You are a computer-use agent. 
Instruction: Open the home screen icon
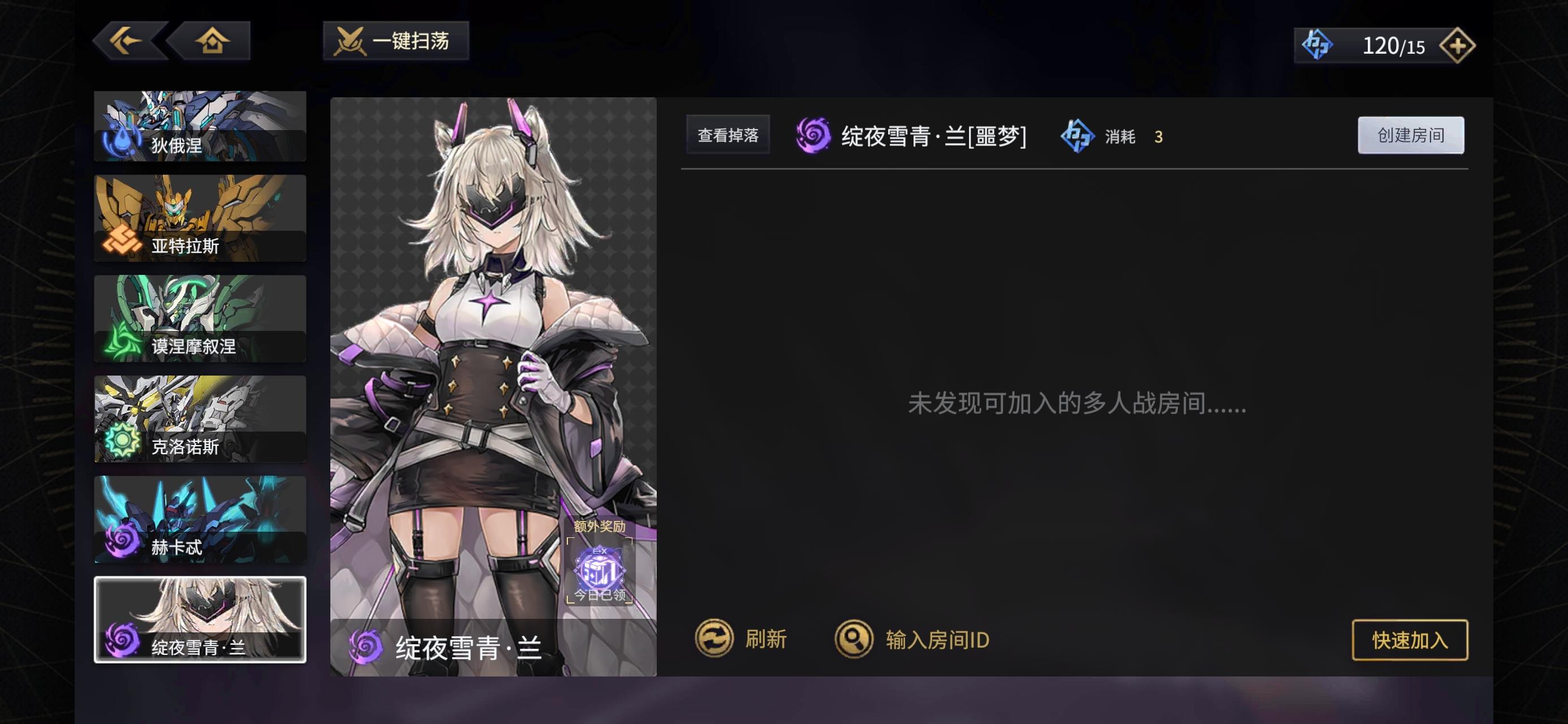coord(214,41)
